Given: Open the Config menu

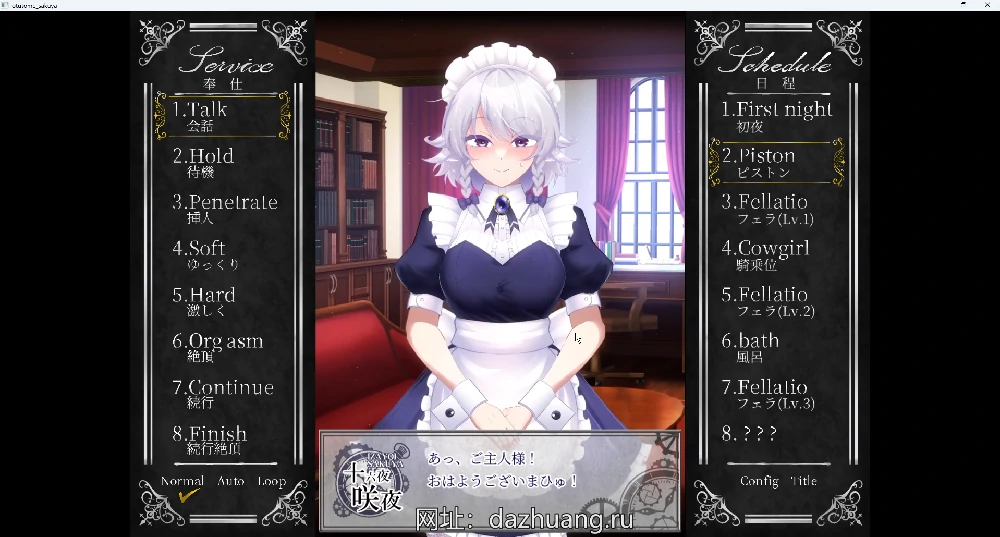Looking at the screenshot, I should point(759,481).
